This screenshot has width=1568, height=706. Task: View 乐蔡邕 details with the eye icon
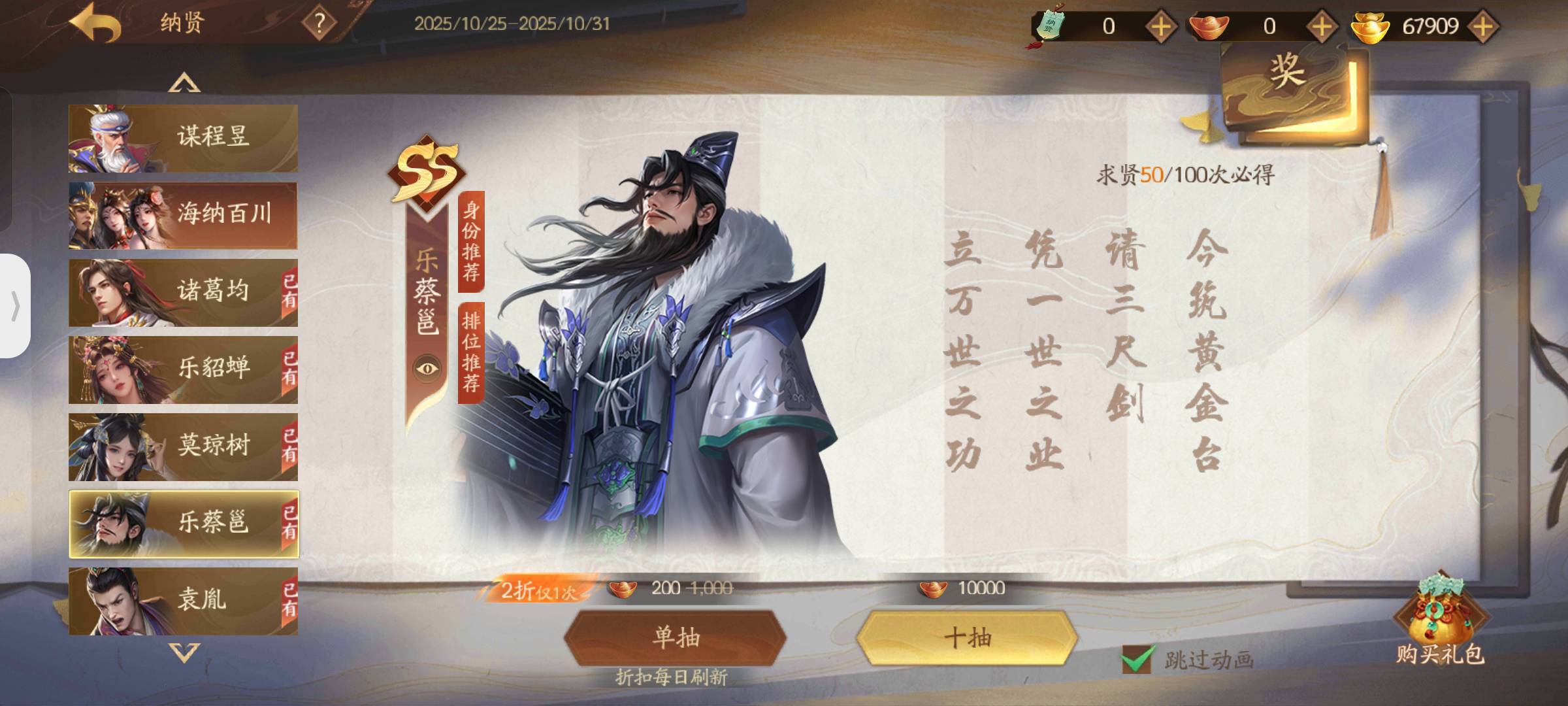coord(428,369)
